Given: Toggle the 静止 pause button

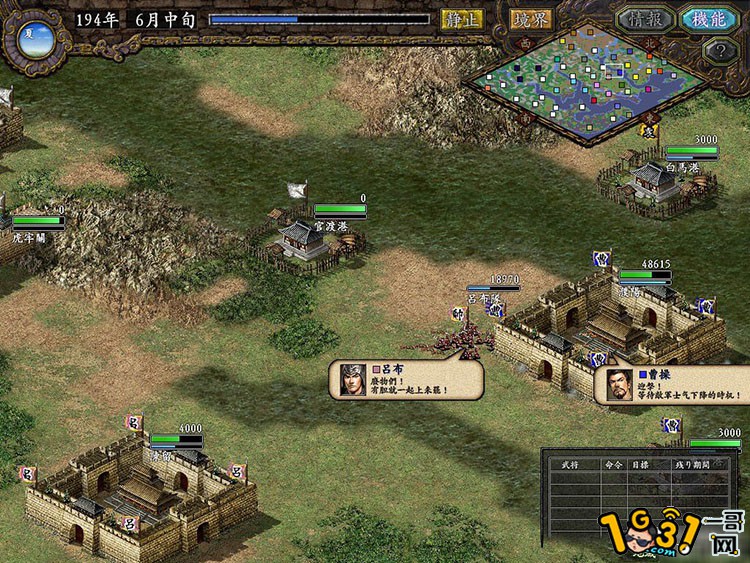Looking at the screenshot, I should (463, 19).
